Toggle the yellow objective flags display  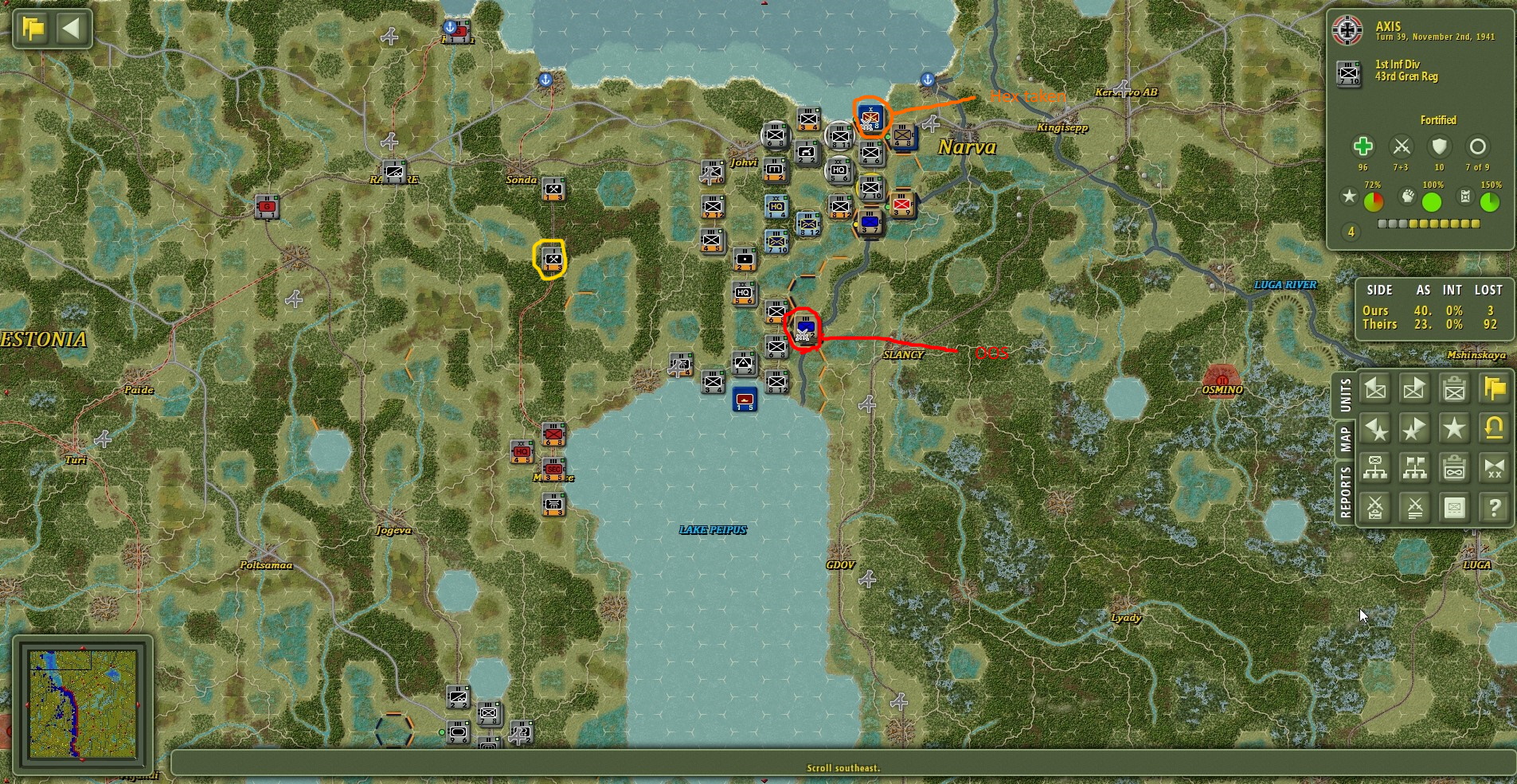[x=1494, y=388]
